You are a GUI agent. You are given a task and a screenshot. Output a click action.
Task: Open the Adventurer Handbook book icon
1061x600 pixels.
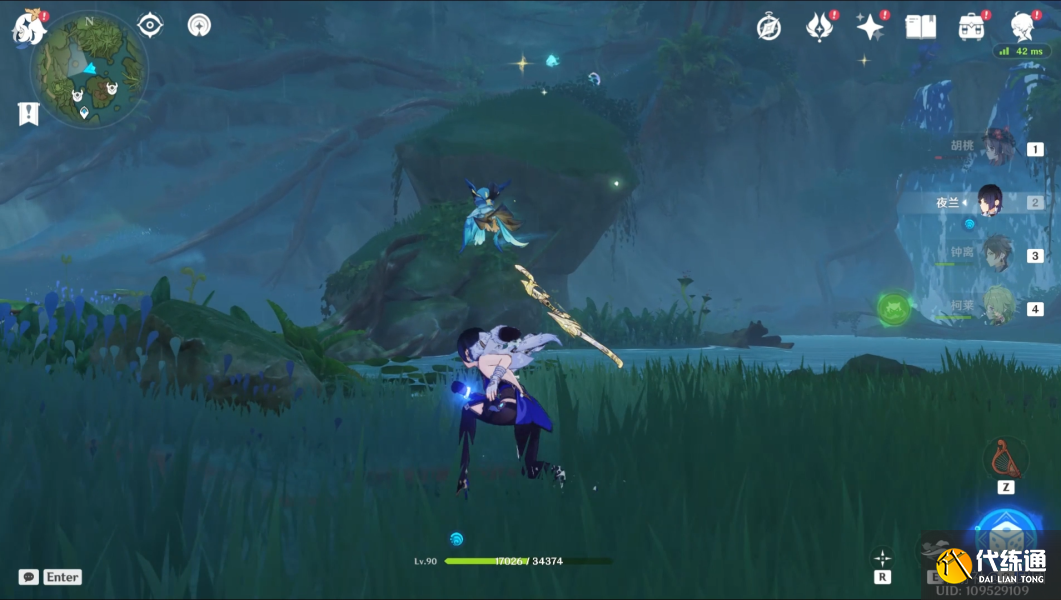tap(920, 27)
